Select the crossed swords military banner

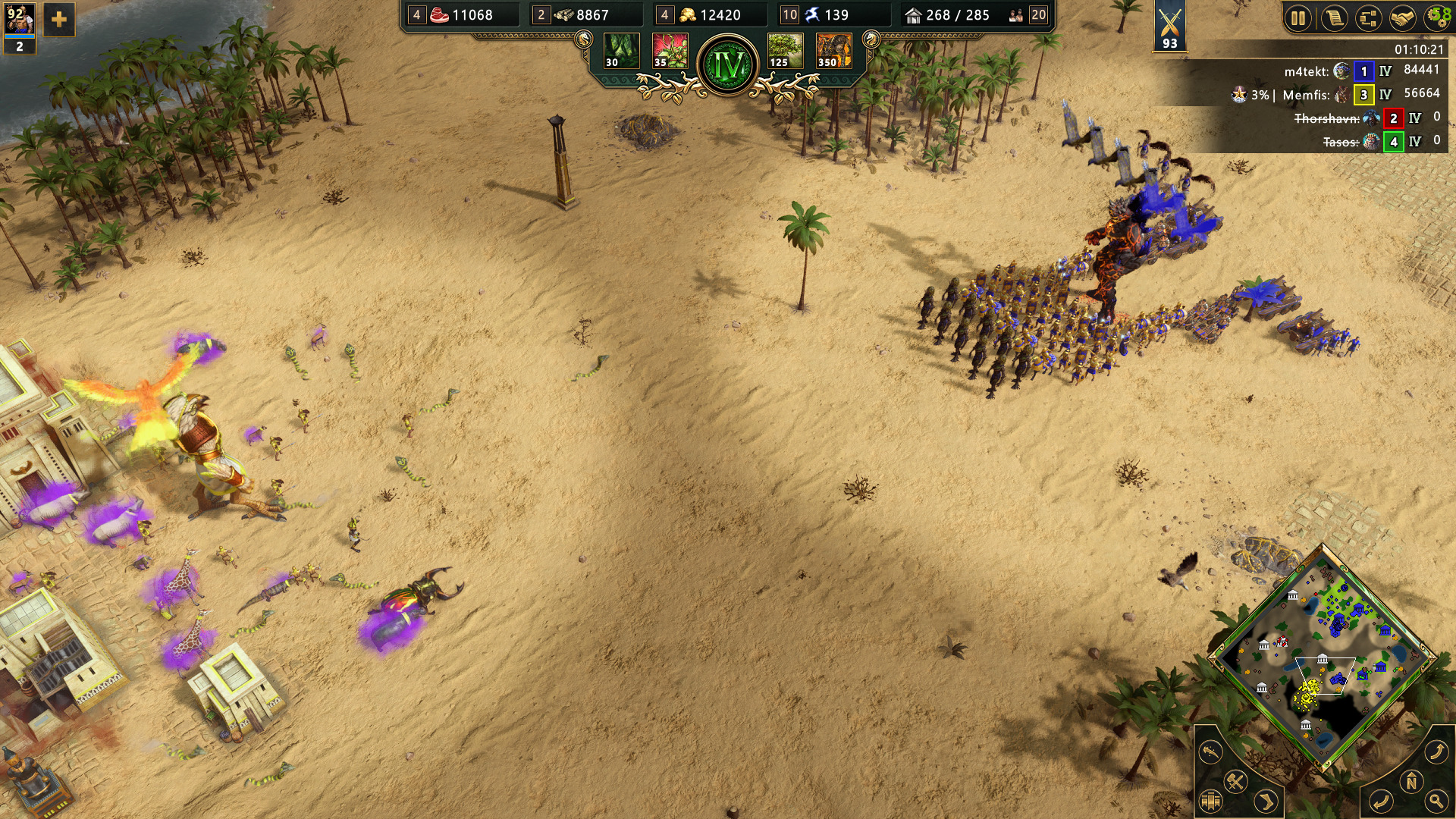[1169, 26]
